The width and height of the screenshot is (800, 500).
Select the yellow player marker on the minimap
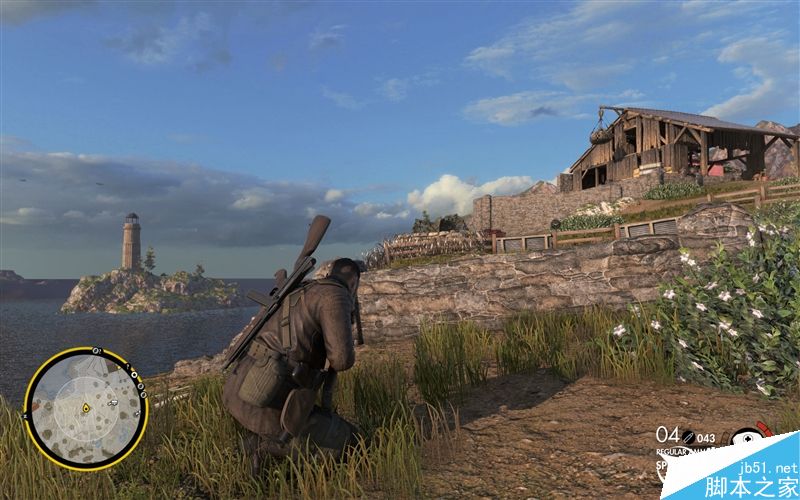pos(86,408)
